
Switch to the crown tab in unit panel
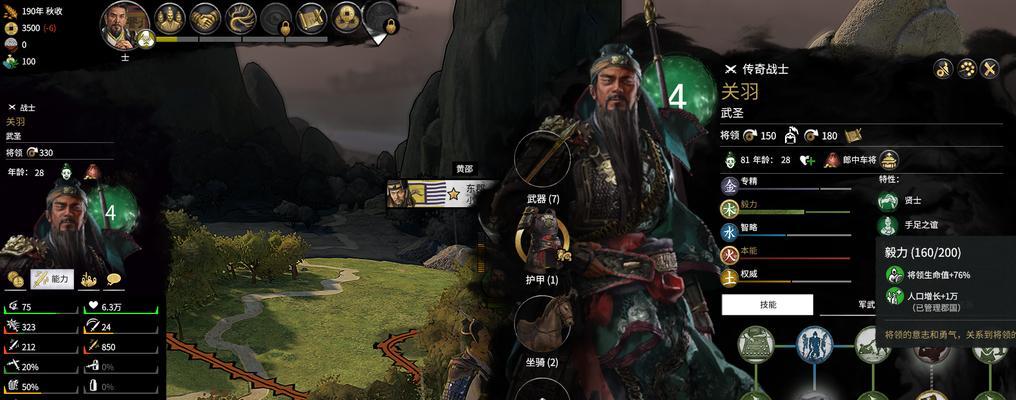pyautogui.click(x=89, y=279)
